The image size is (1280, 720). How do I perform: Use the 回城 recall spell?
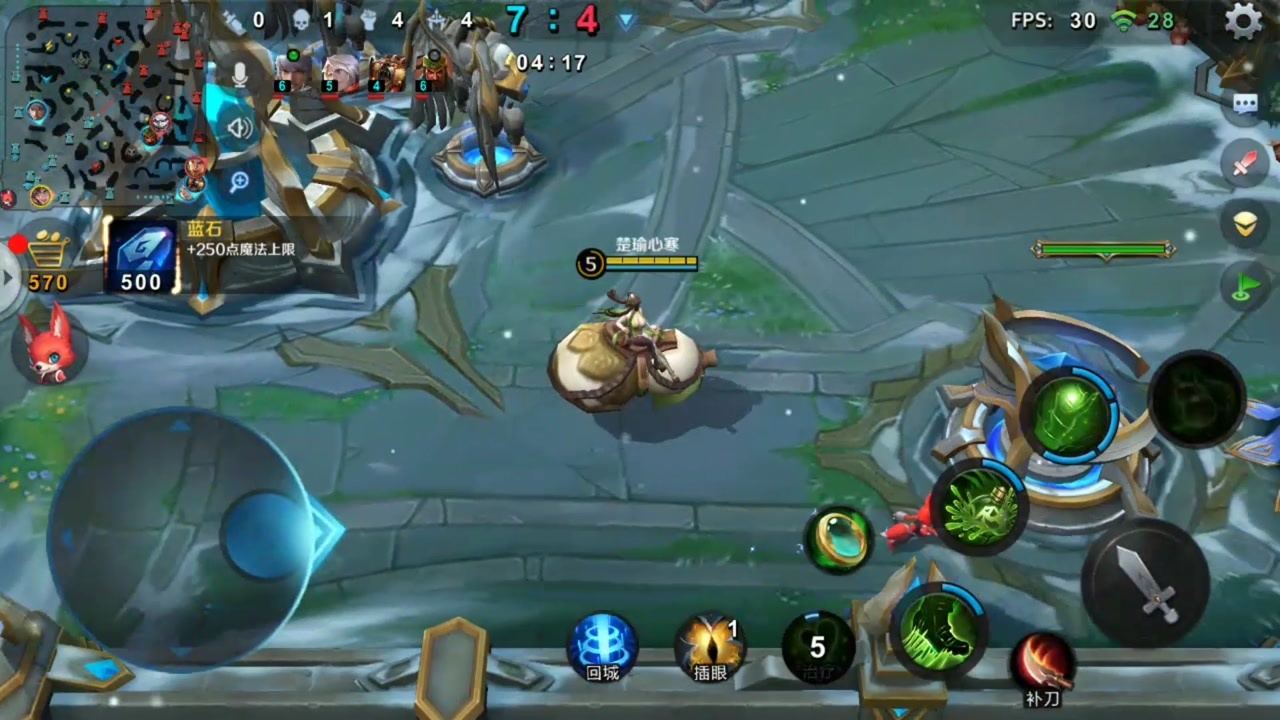[x=602, y=647]
